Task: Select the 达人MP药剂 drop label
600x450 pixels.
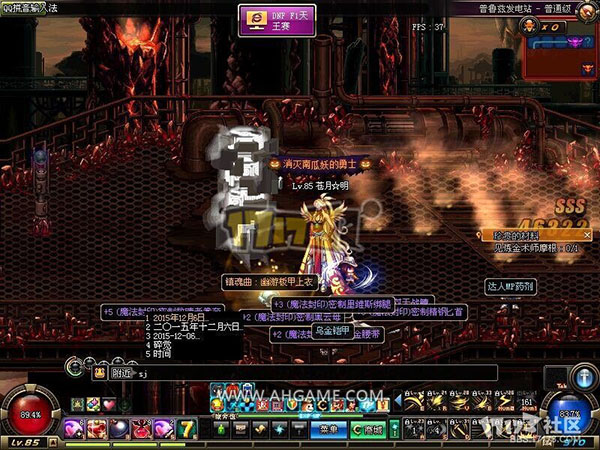Action: (510, 286)
